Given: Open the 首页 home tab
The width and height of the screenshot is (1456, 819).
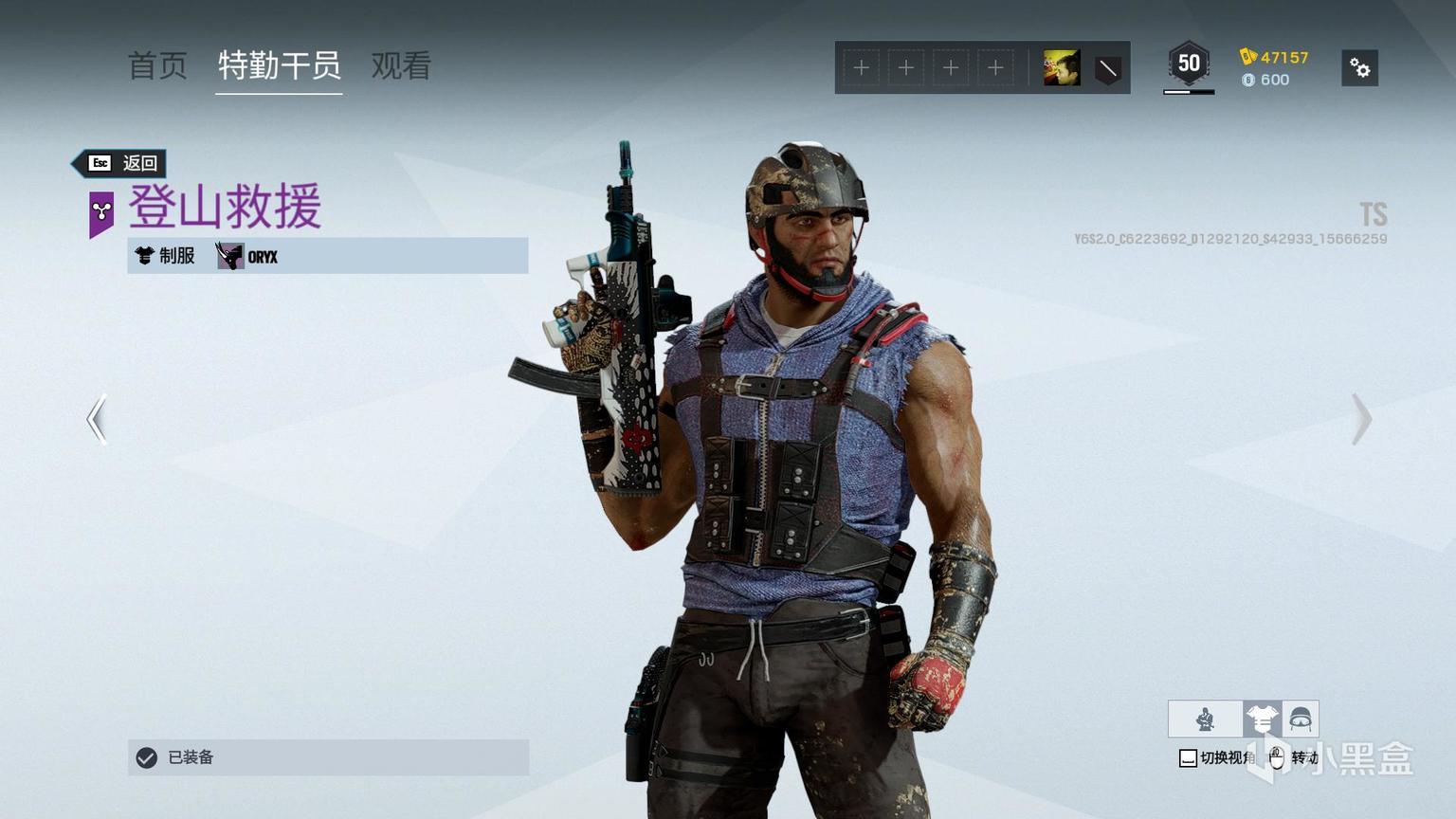Looking at the screenshot, I should [157, 65].
